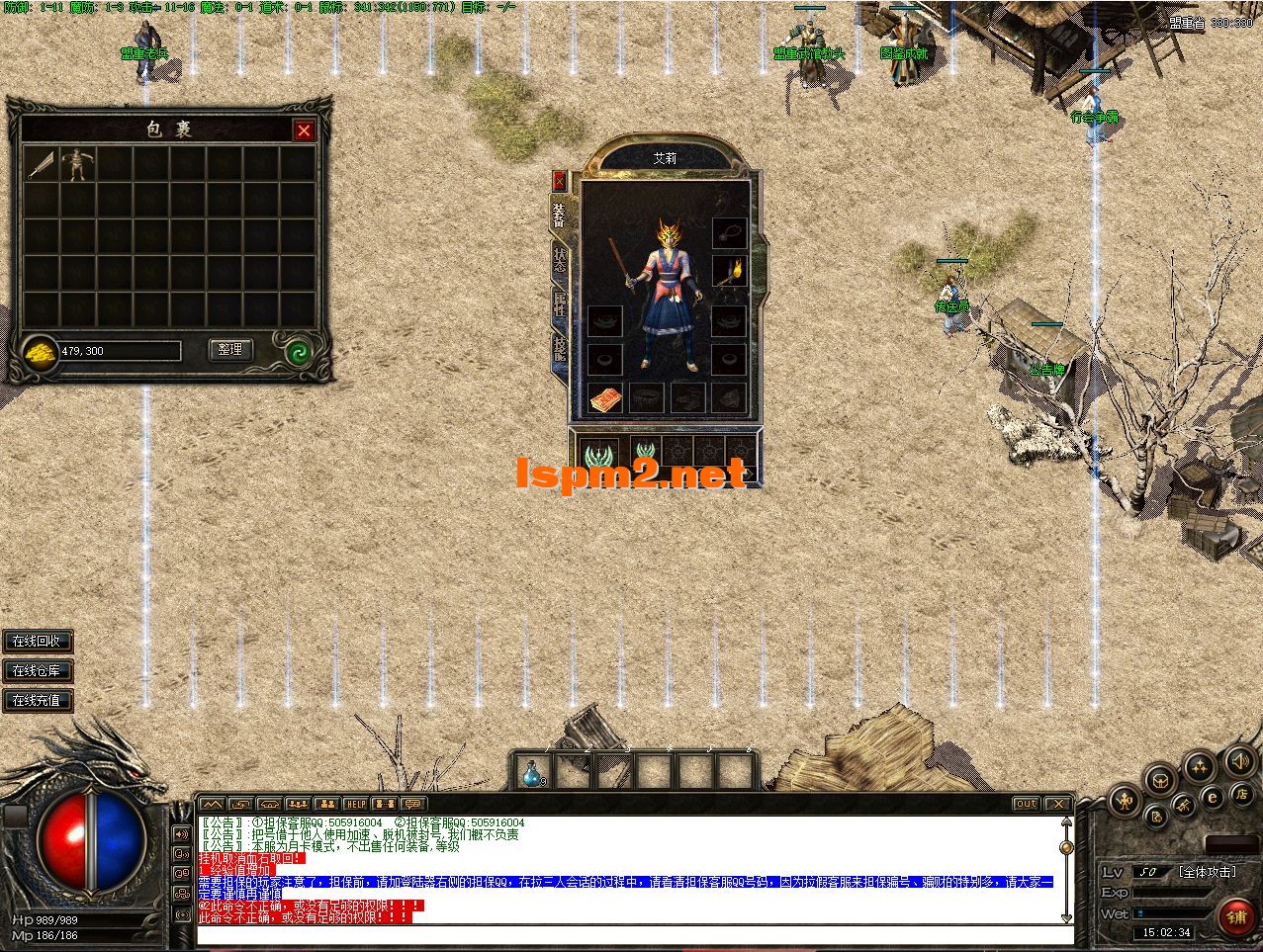Use the blue potion in hotbar
This screenshot has height=952, width=1263.
click(532, 771)
